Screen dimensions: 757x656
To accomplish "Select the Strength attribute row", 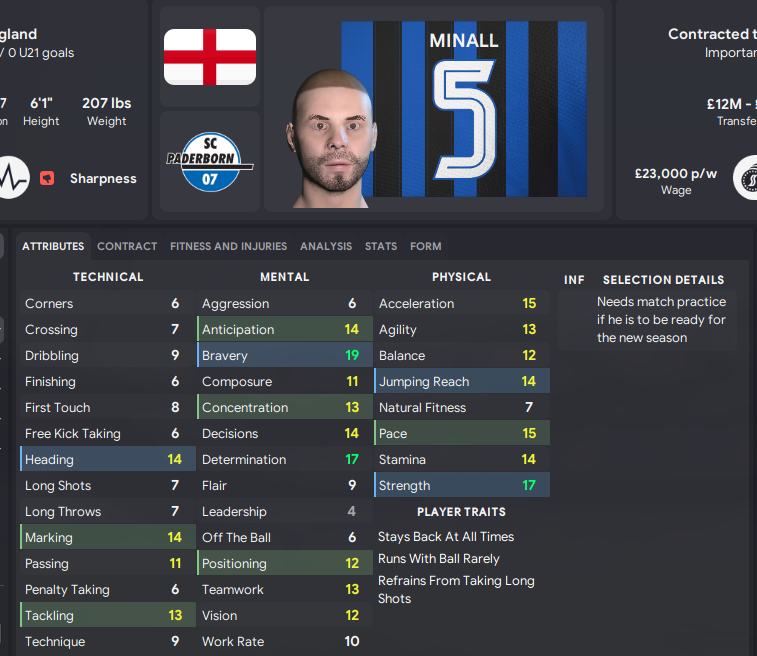I will [460, 486].
